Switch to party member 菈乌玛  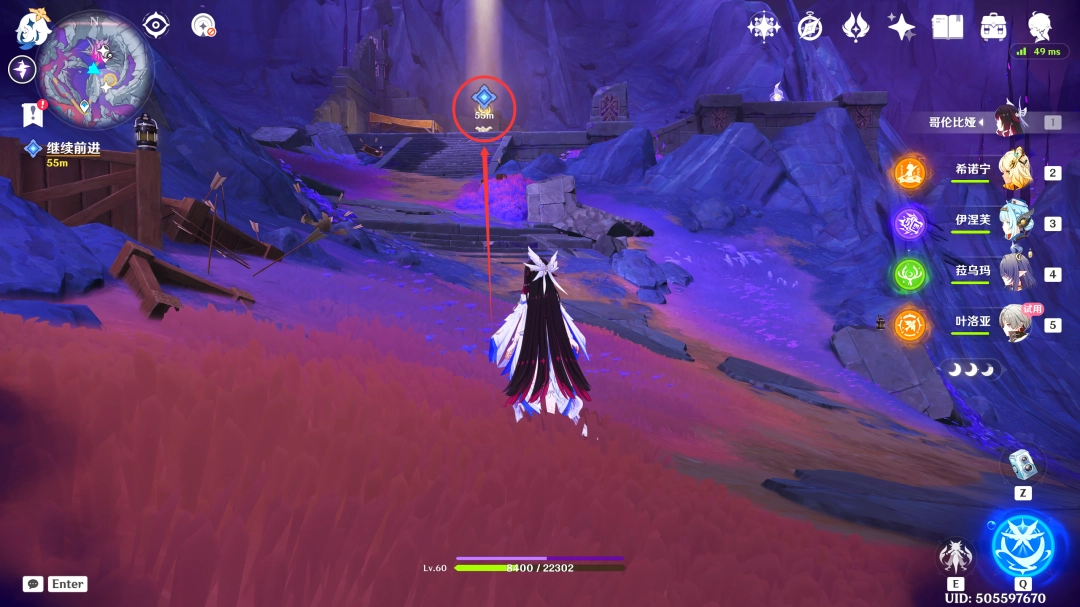pos(1016,272)
